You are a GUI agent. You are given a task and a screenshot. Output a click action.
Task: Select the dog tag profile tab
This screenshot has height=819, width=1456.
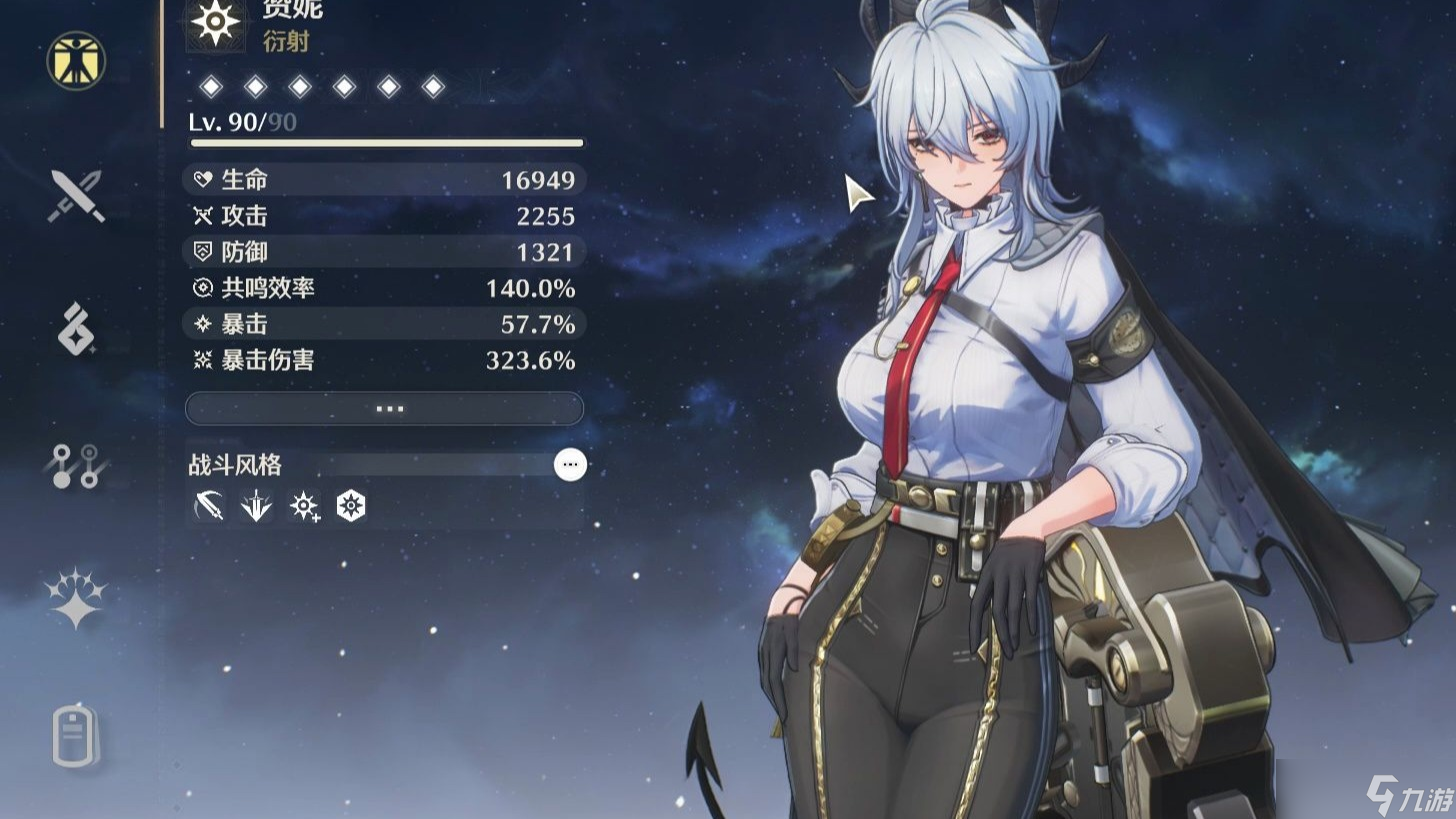[76, 737]
